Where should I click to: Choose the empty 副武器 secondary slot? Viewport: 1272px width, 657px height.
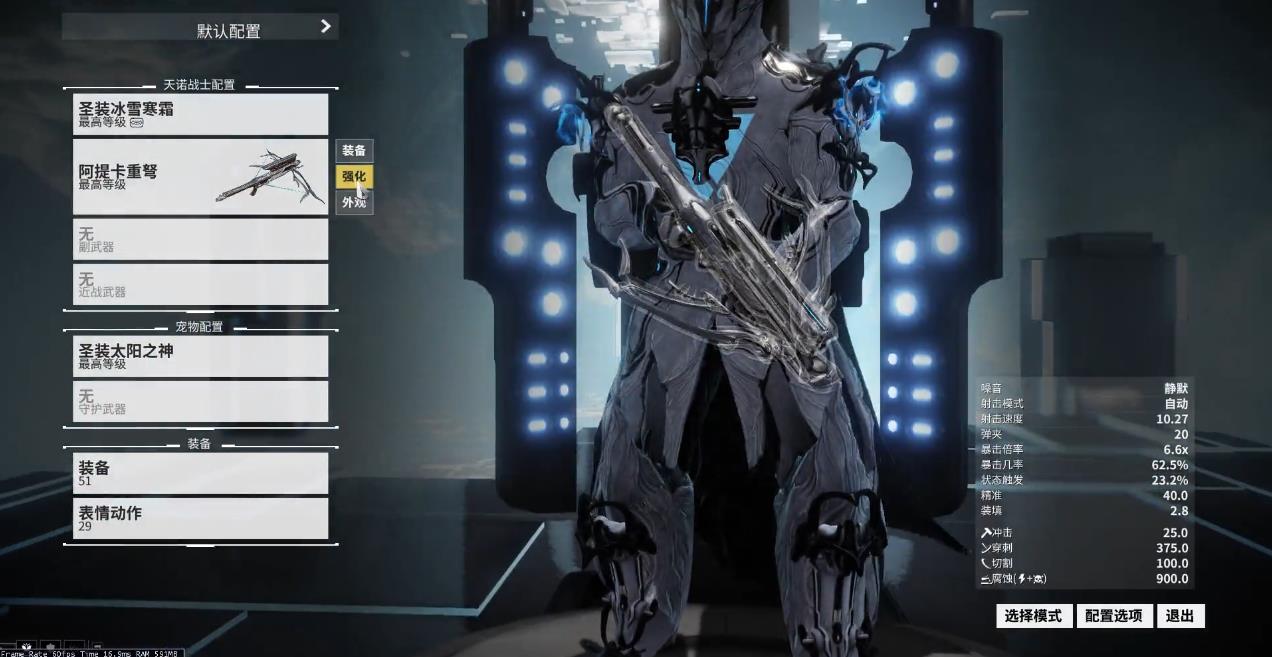click(200, 239)
